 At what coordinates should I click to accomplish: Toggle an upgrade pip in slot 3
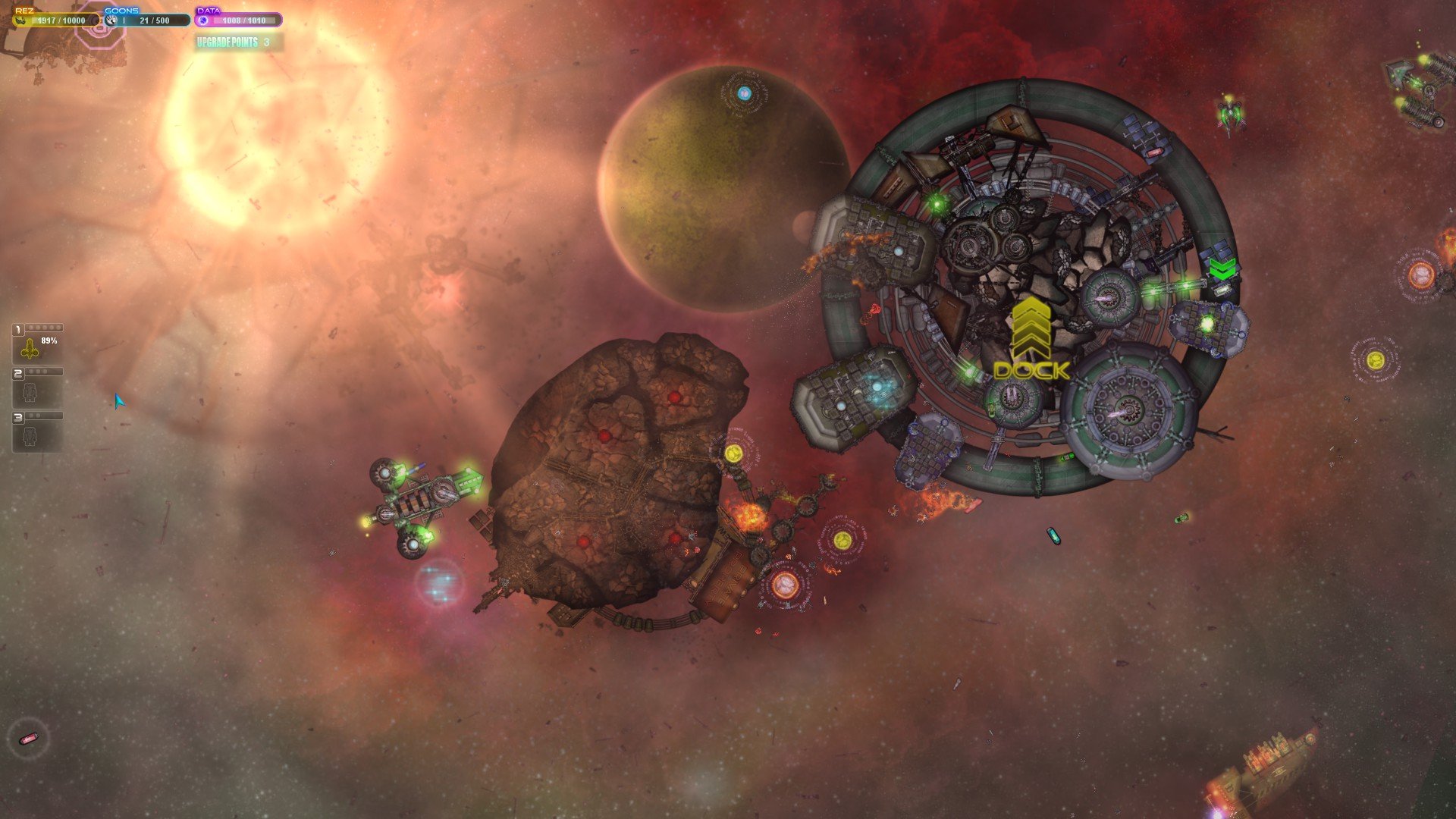tap(33, 415)
